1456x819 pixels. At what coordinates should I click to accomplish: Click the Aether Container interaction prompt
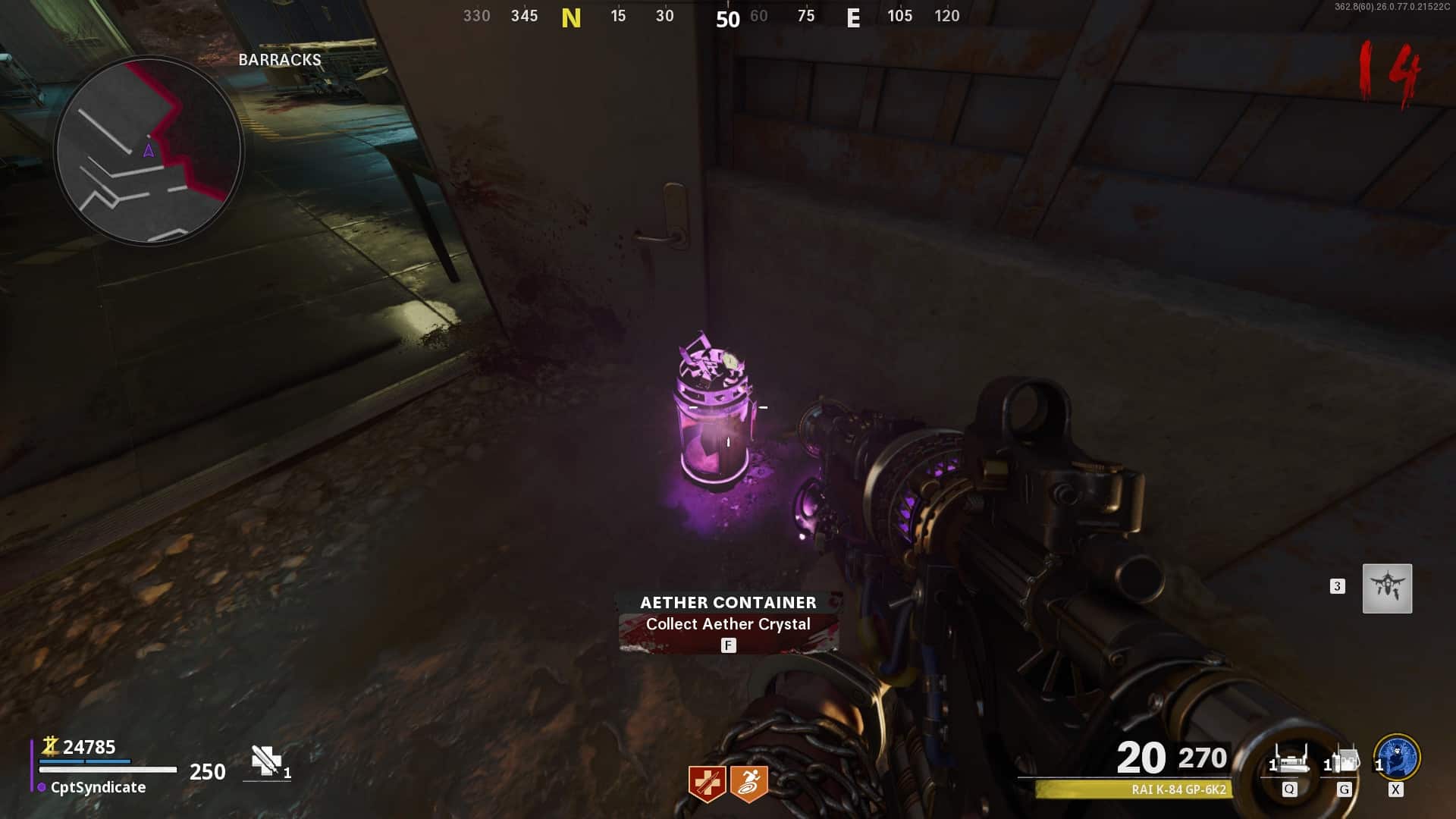pos(728,623)
